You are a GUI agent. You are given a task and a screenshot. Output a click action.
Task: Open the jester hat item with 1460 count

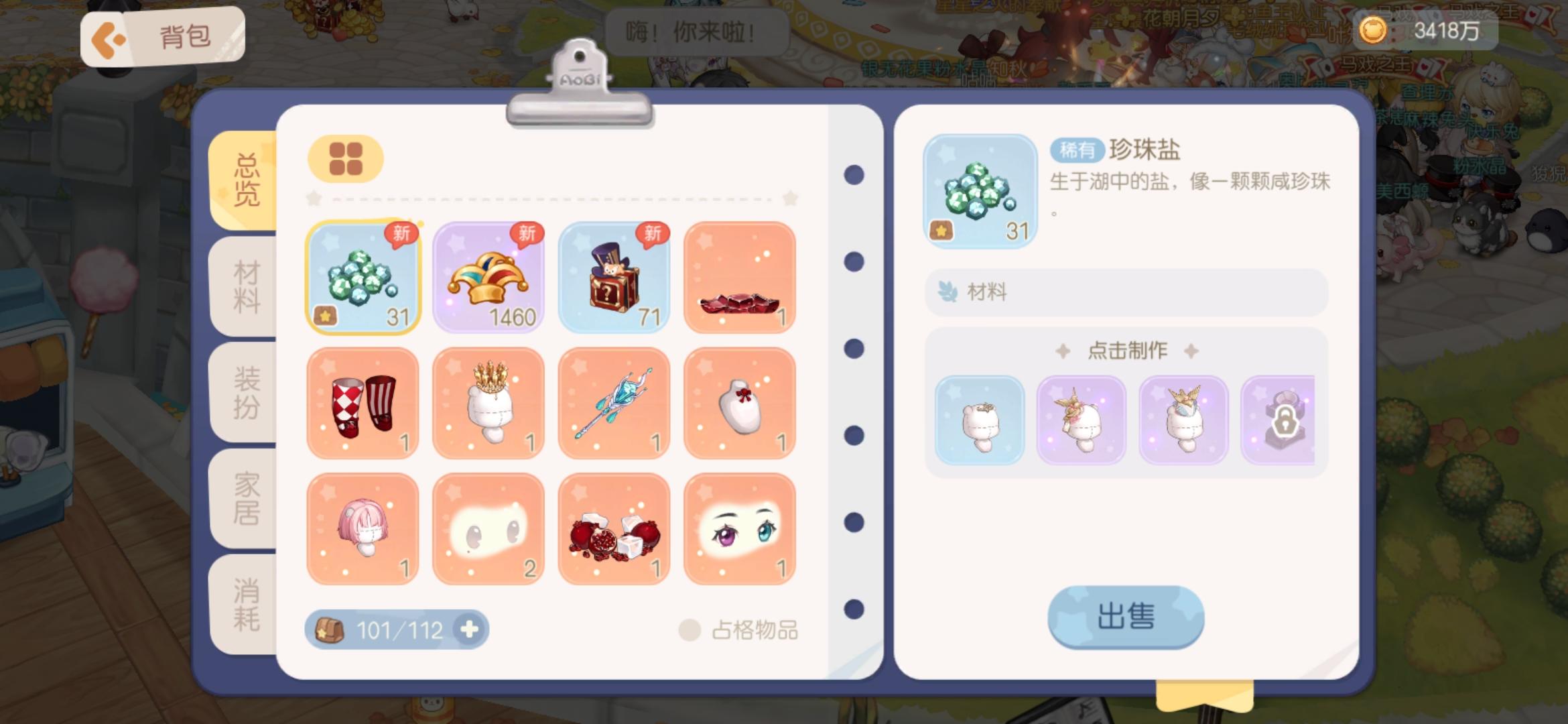pyautogui.click(x=488, y=277)
